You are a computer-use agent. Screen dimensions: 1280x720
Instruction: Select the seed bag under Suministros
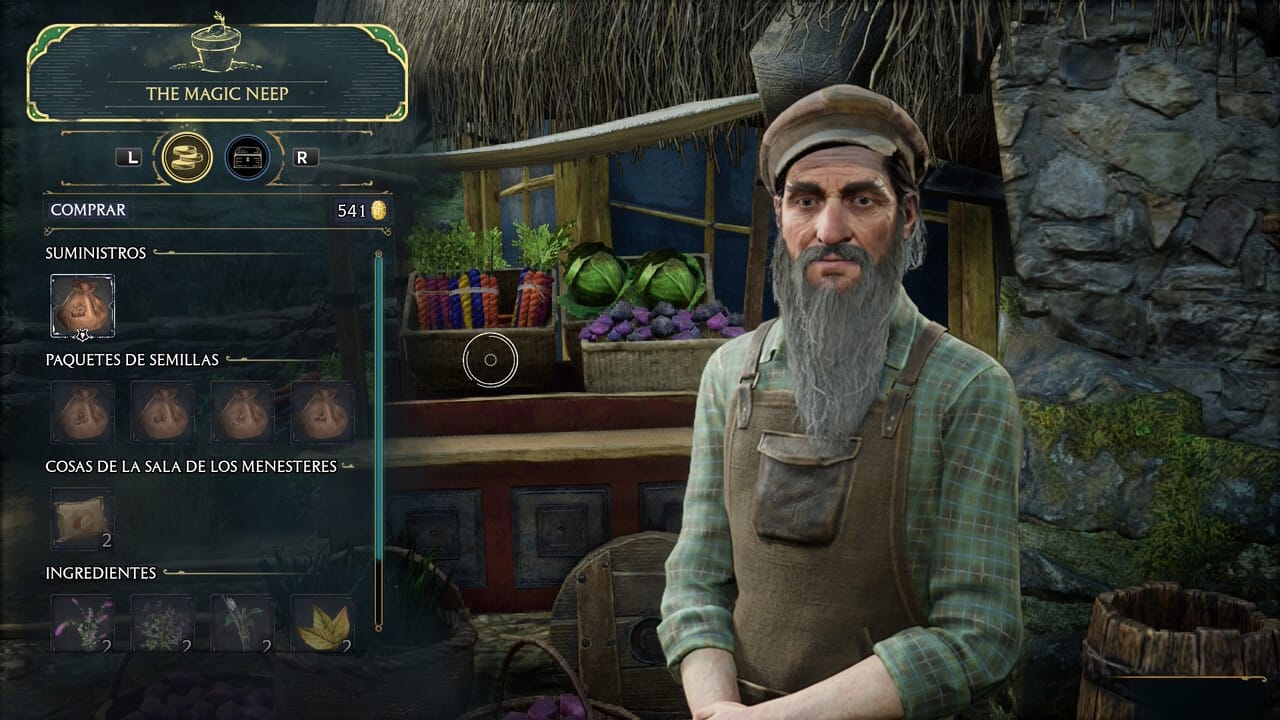(x=82, y=305)
